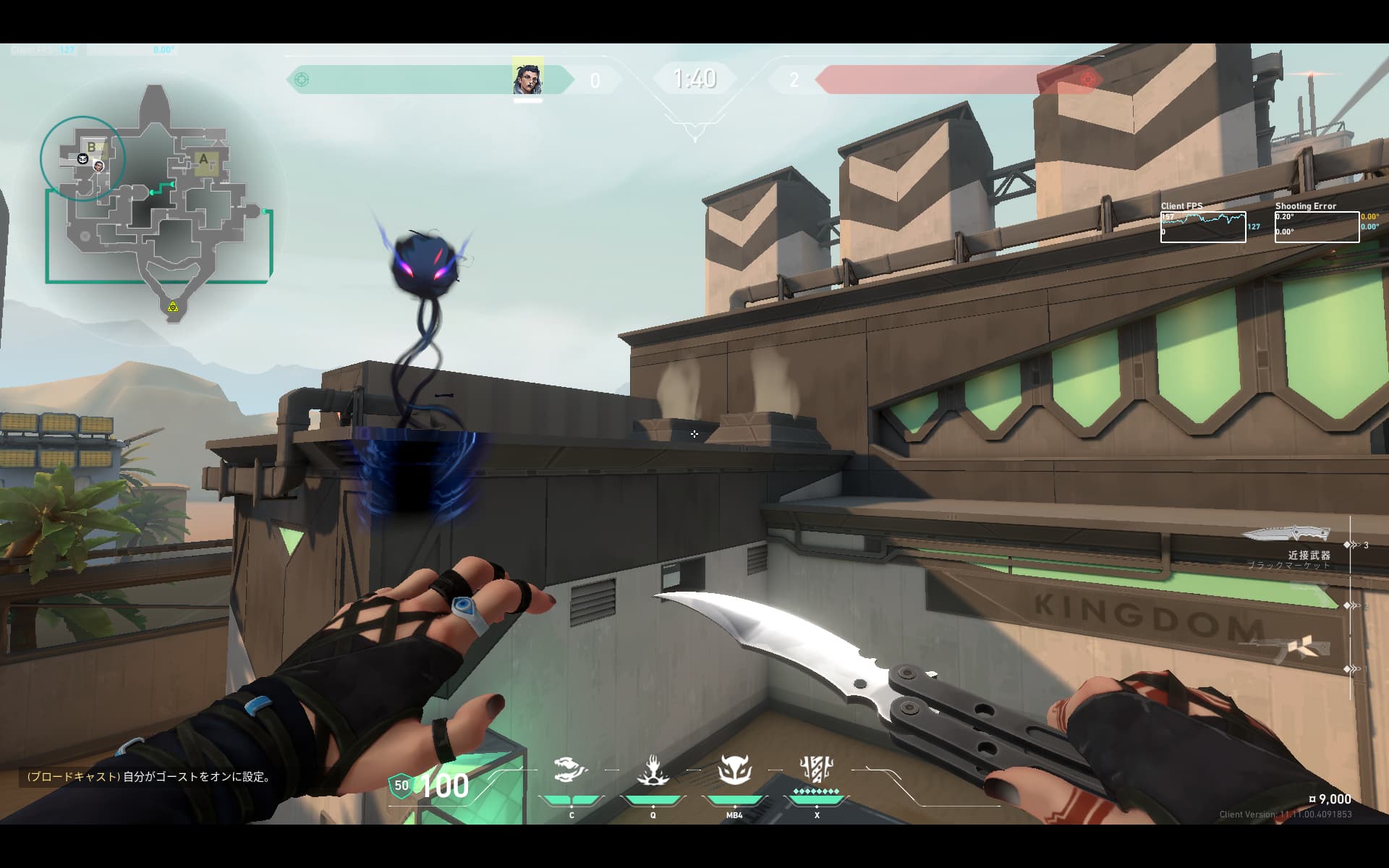
Task: Switch to the rifle weapon slot
Action: pos(1295,648)
